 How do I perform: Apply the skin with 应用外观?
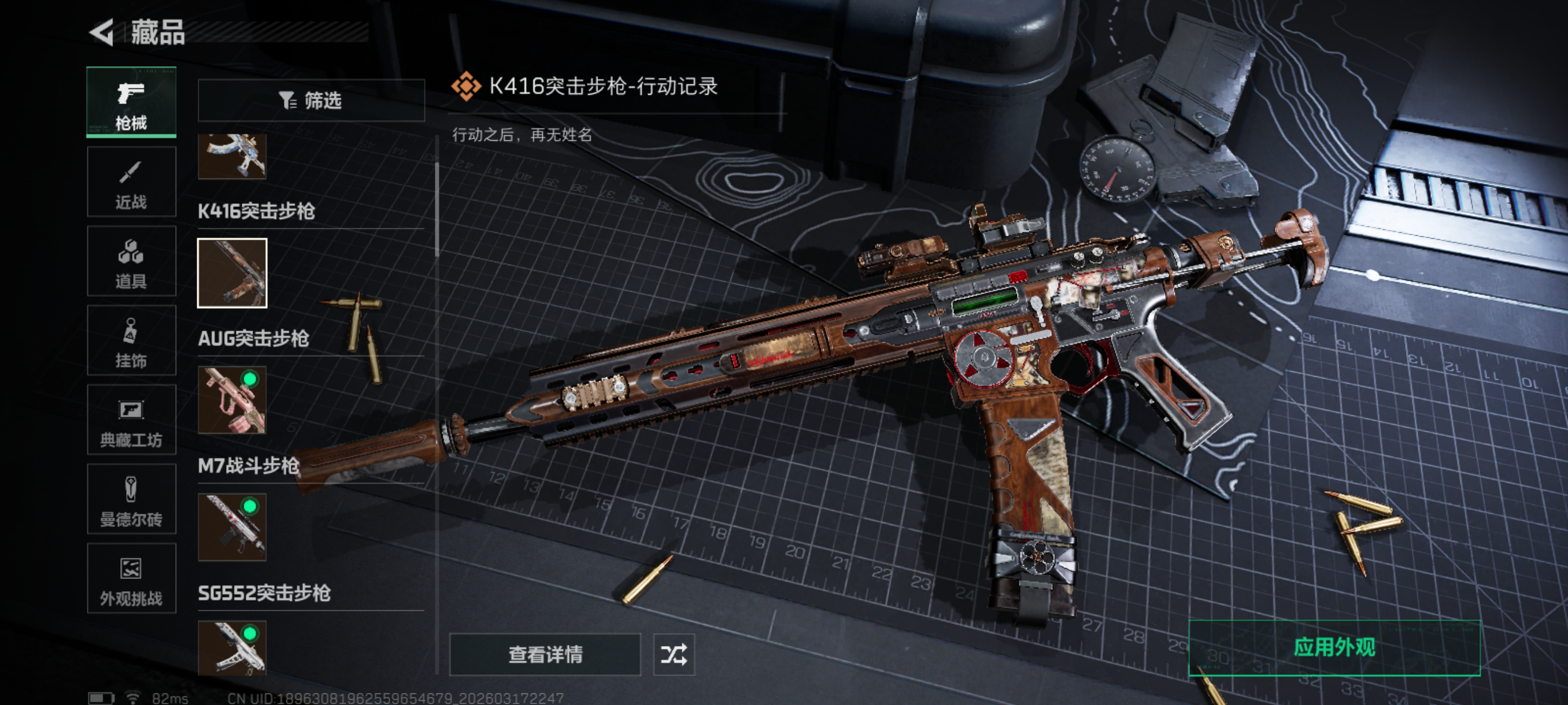[1334, 648]
